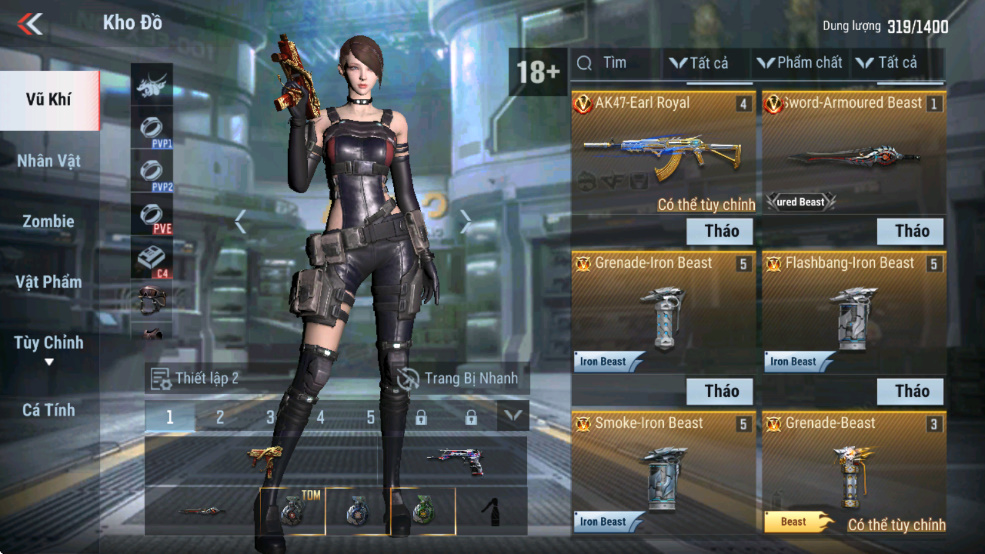Screen dimensions: 985x554
Task: Open Thiết lập 2 loadout settings
Action: pos(195,378)
